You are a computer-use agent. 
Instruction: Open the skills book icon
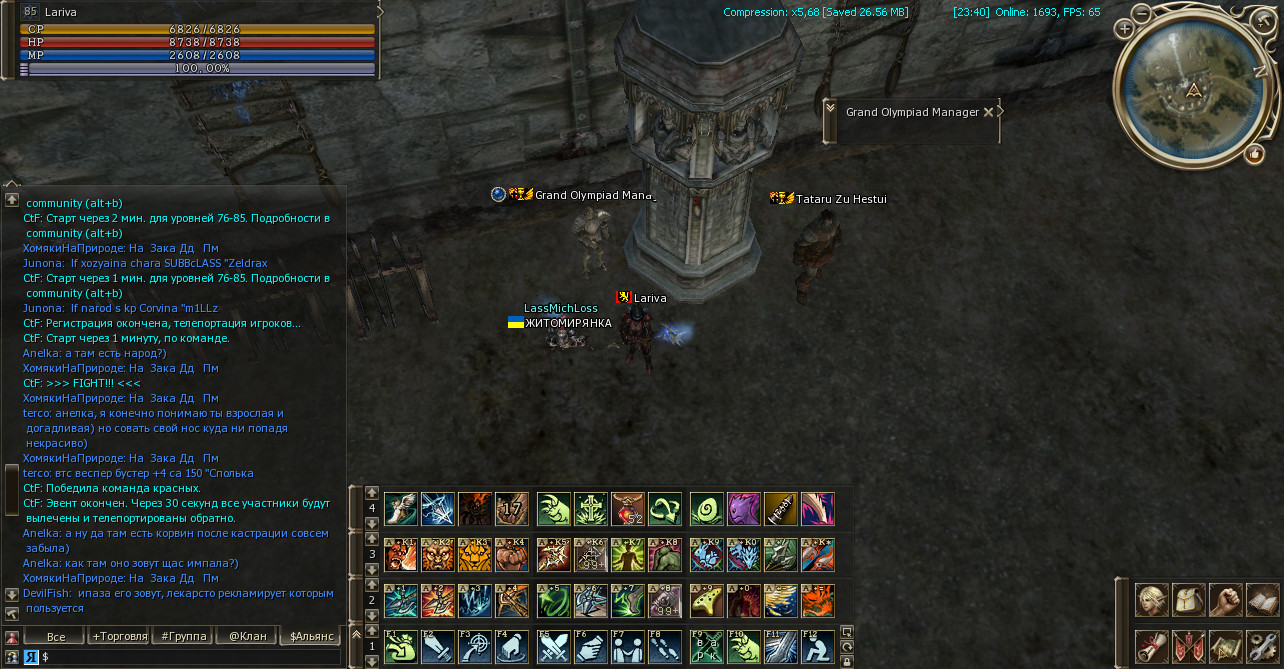coord(1262,600)
